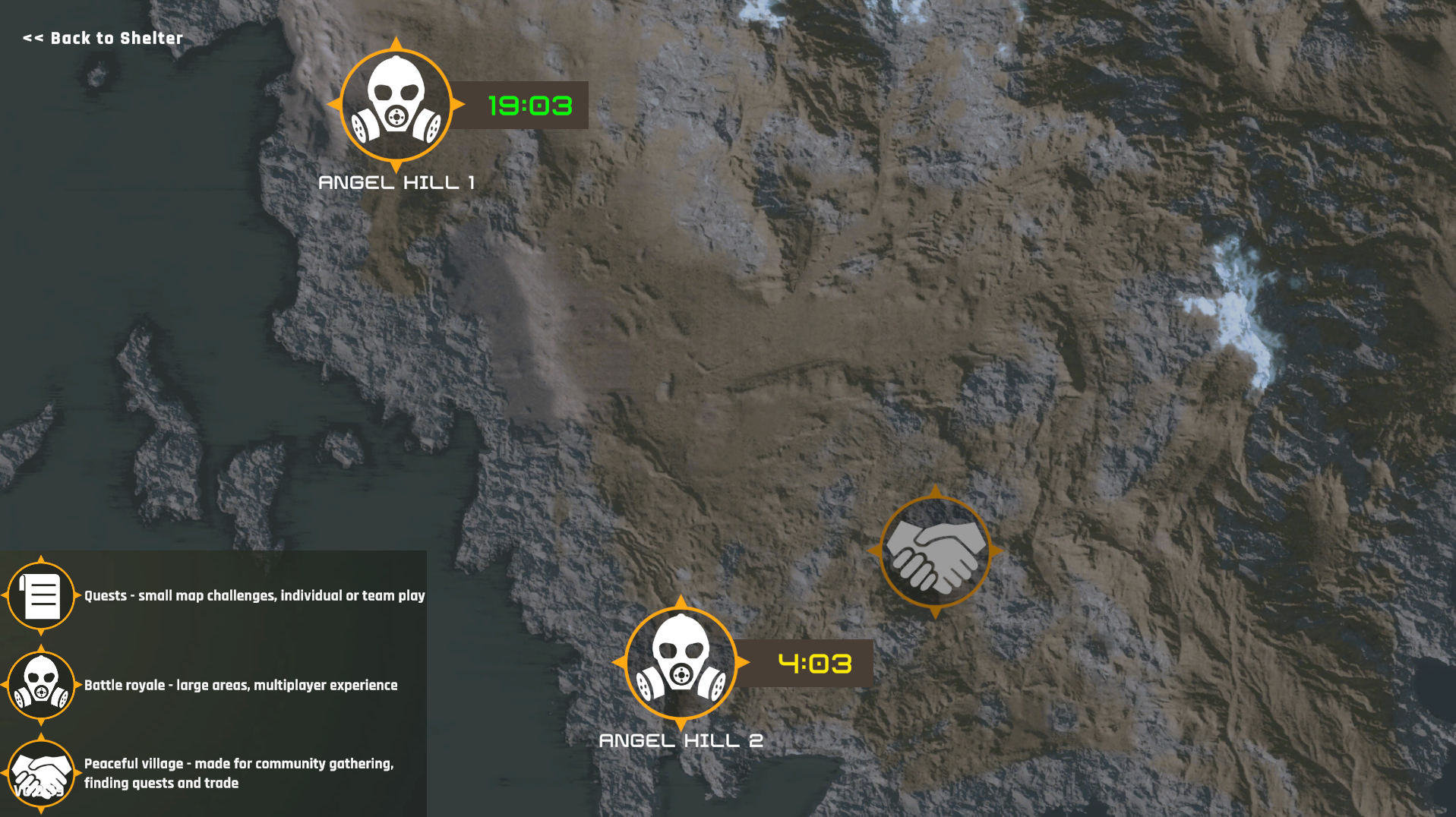Open the peaceful village handshake marker on the map
This screenshot has height=817, width=1456.
point(935,552)
